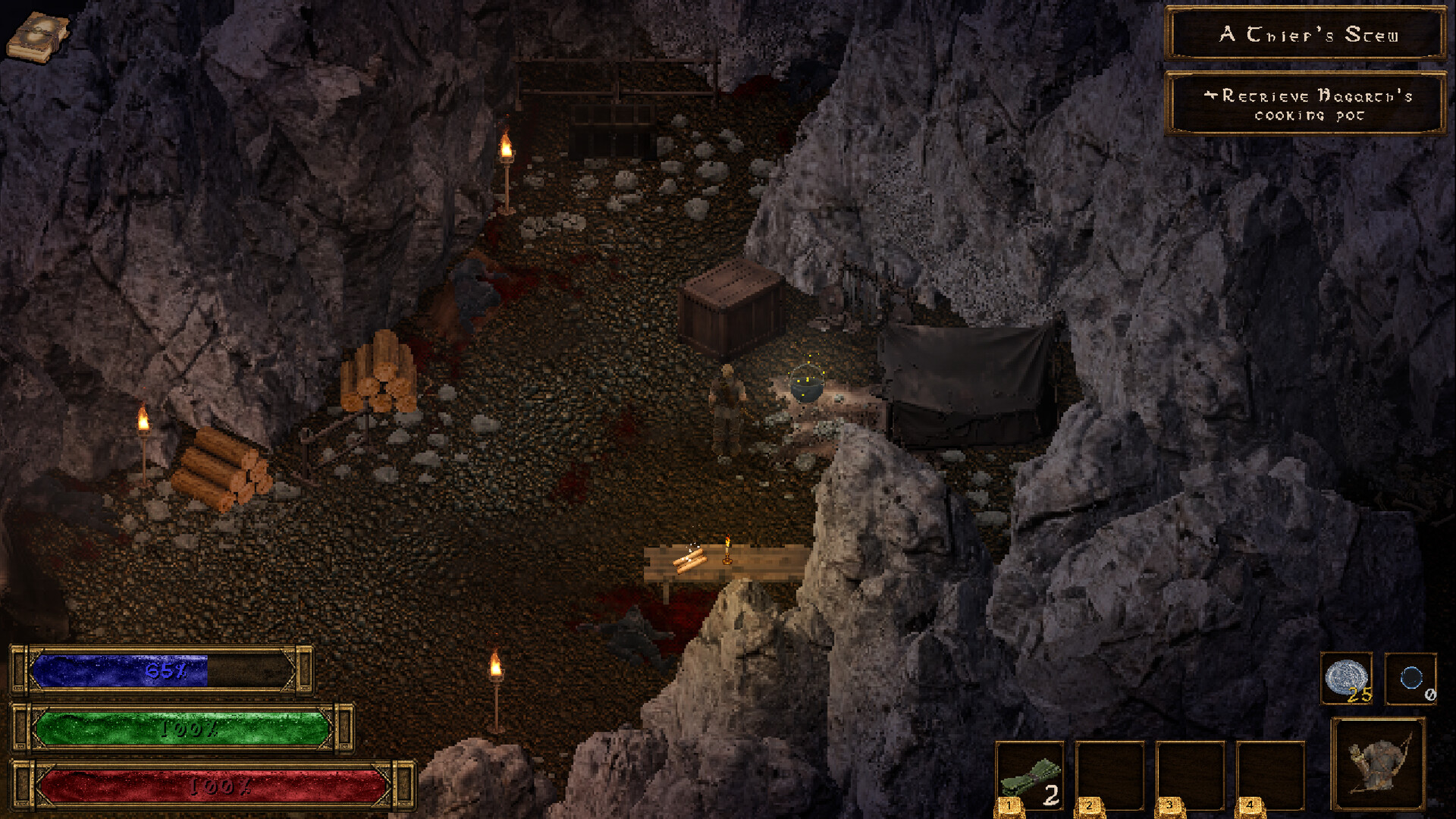The image size is (1456, 819).
Task: Select the 'A Thief's Stew' quest title
Action: pos(1306,34)
